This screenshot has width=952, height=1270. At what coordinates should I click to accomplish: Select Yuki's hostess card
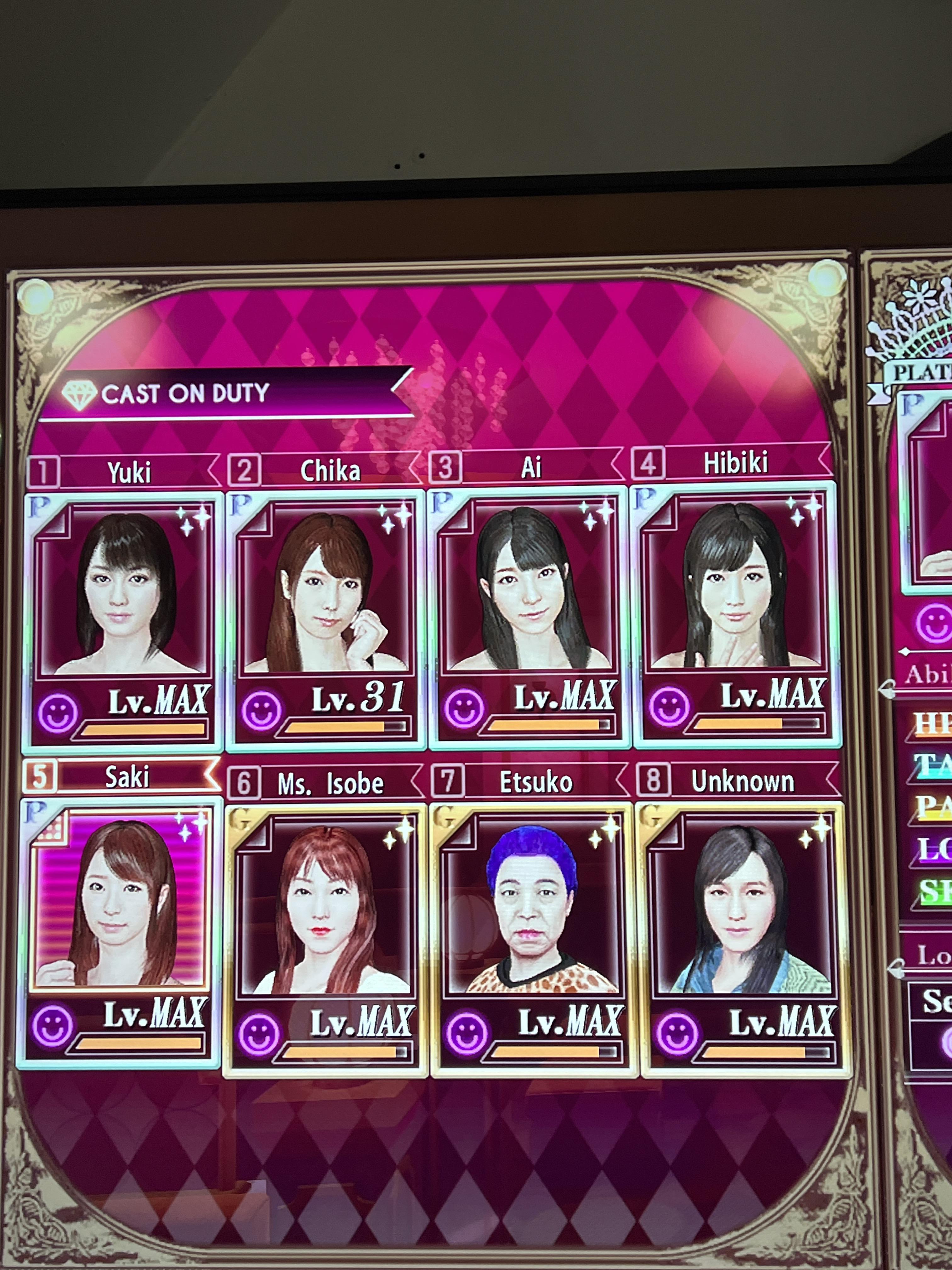(123, 620)
